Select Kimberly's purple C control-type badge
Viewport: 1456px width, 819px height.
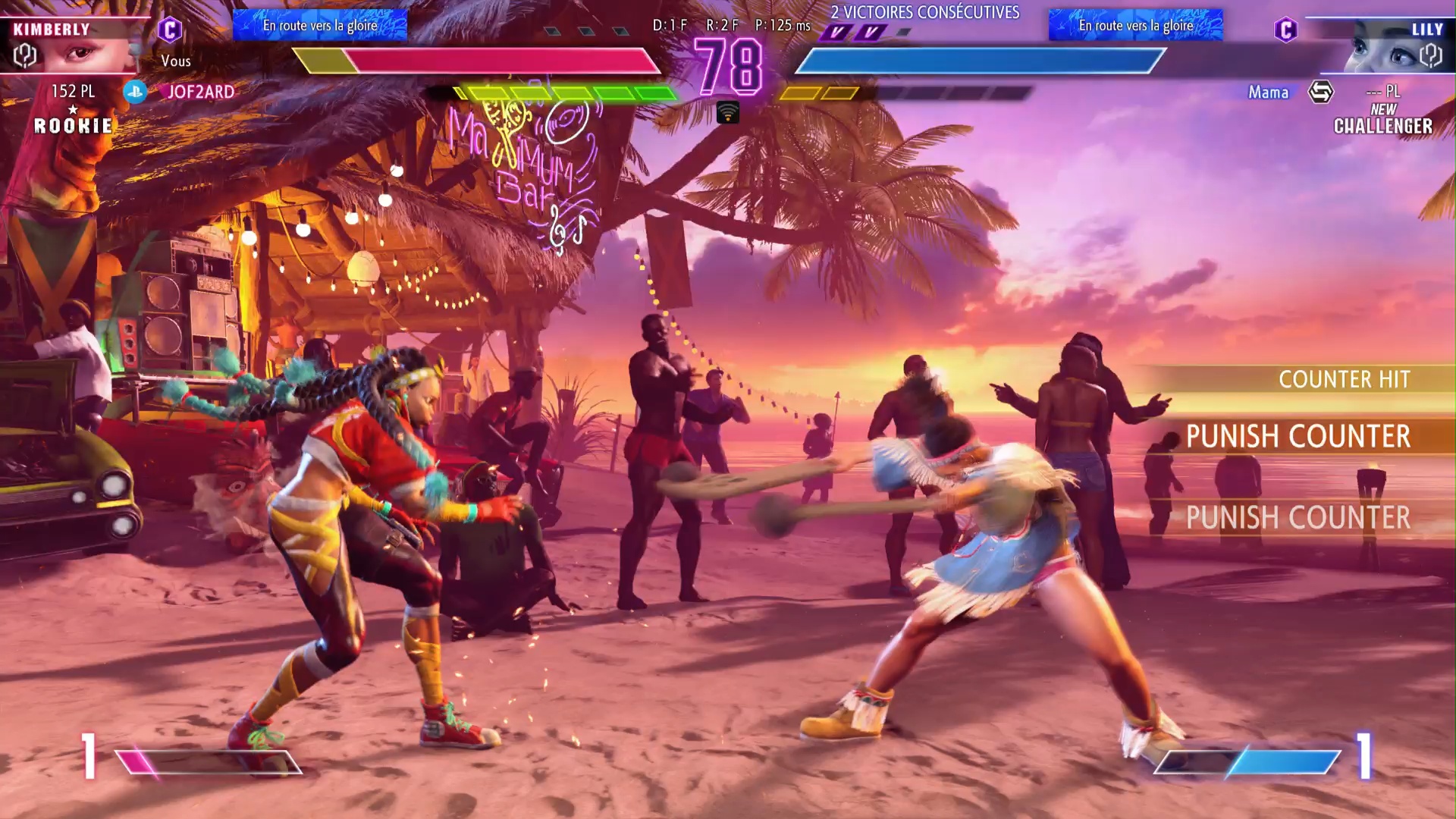point(170,30)
